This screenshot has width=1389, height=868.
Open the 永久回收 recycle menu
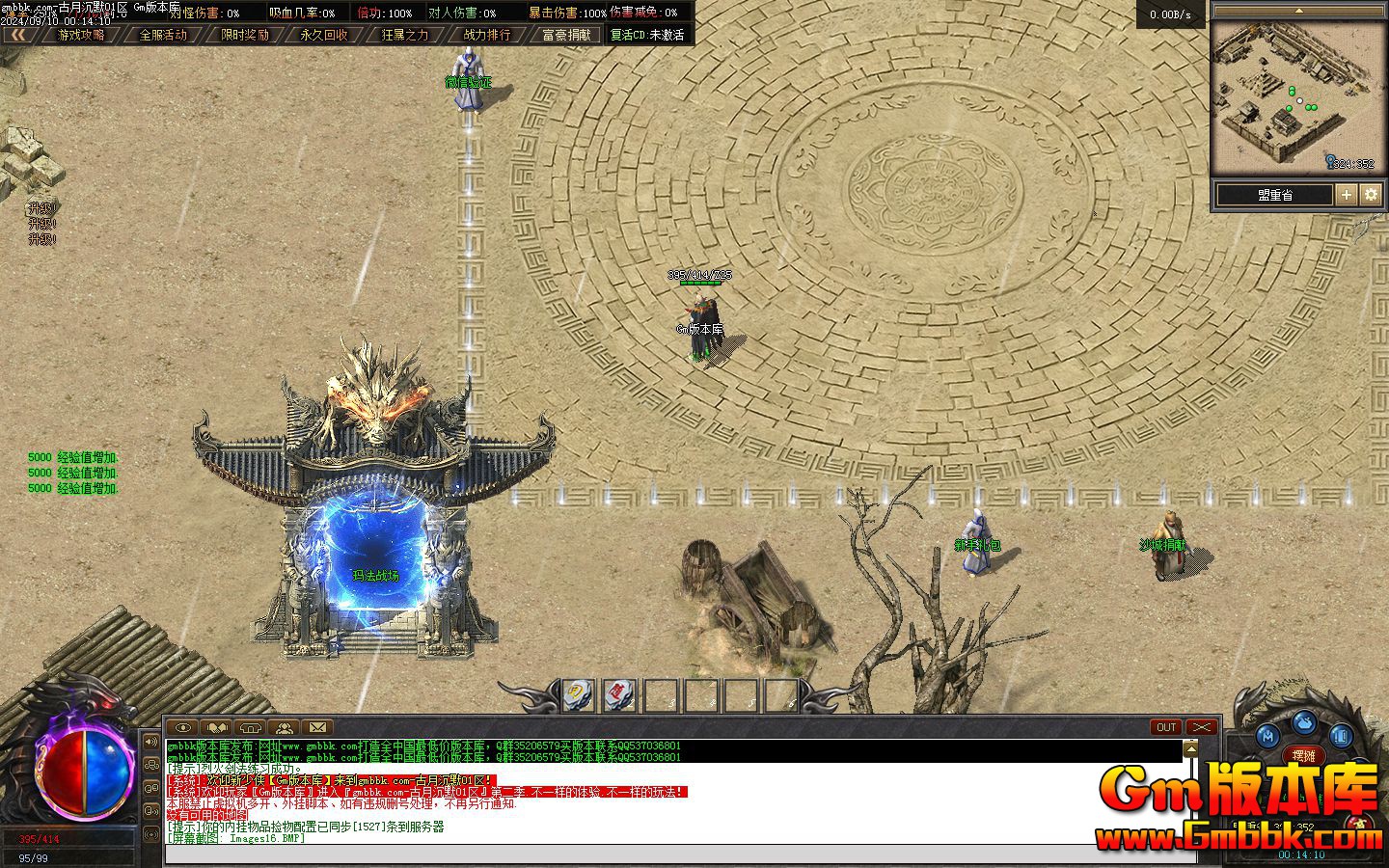point(324,35)
